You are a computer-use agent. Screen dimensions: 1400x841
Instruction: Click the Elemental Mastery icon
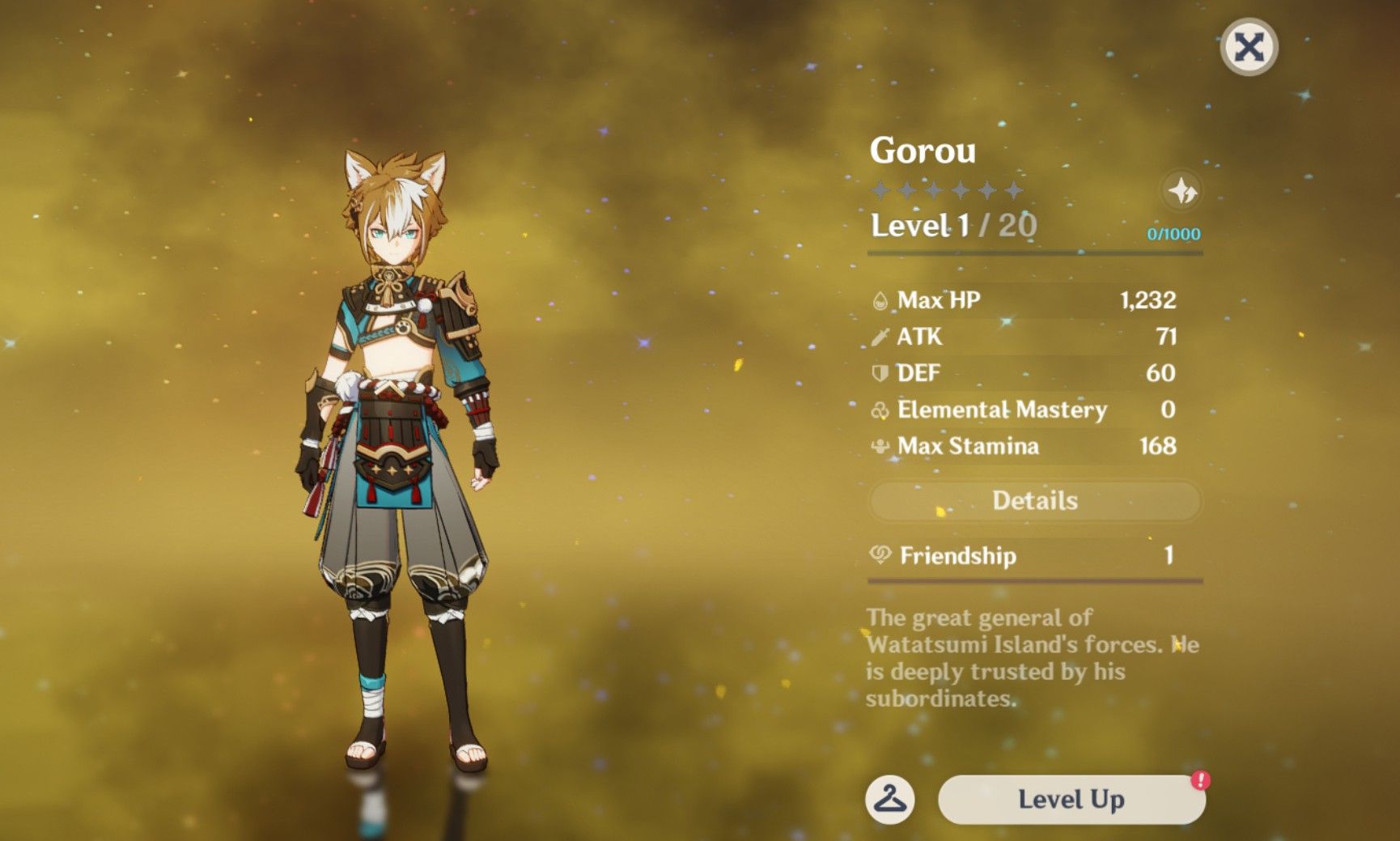click(x=880, y=410)
